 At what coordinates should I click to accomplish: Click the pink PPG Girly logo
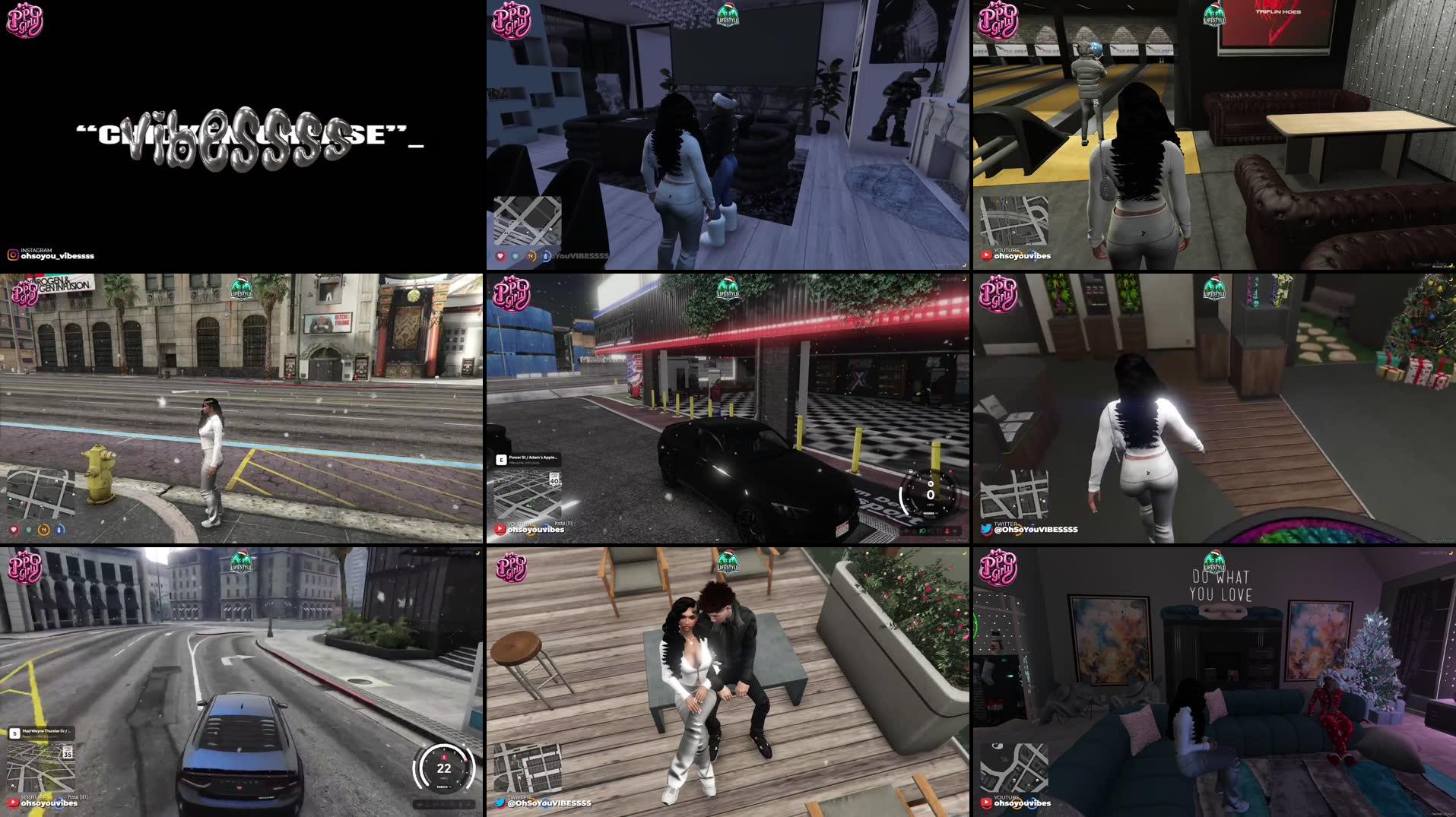point(25,21)
